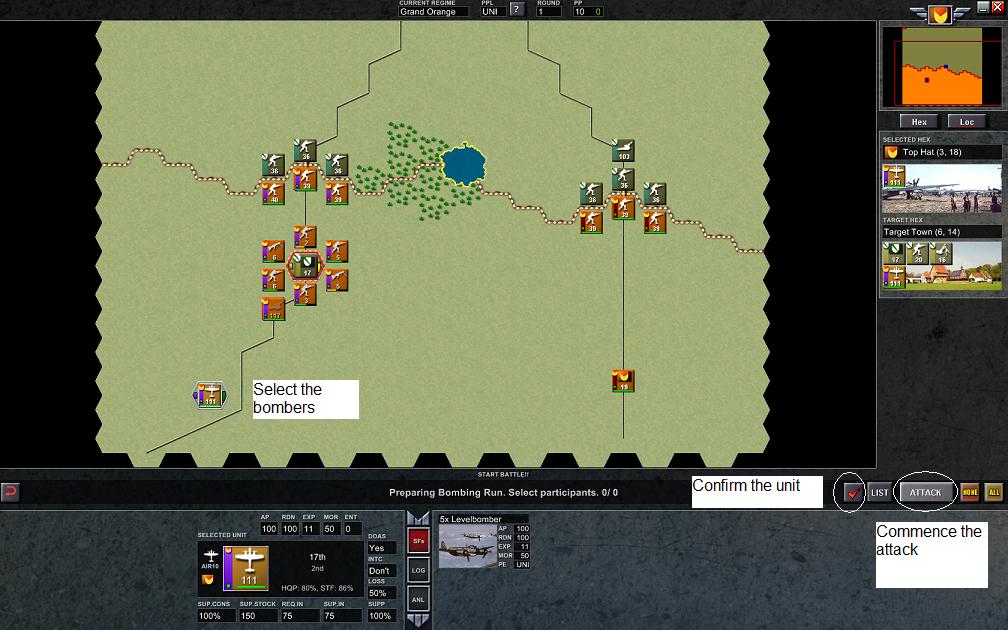Screen dimensions: 1008x630
Task: Open the SFs panel
Action: [419, 541]
